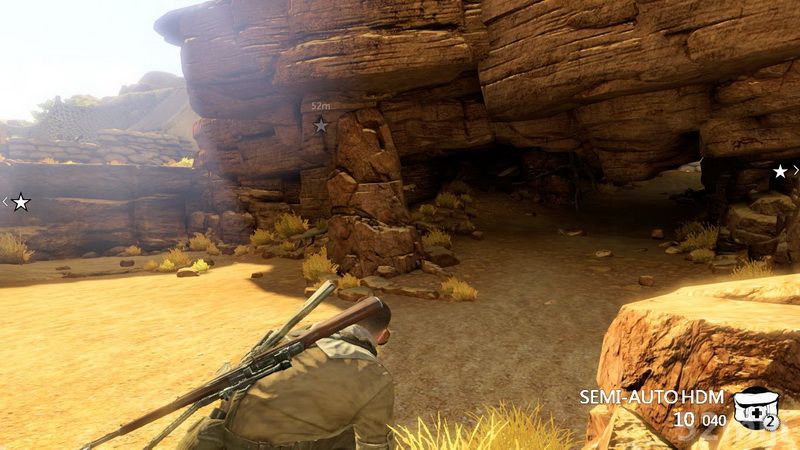Image resolution: width=800 pixels, height=450 pixels.
Task: Select the Semi-Auto HDM weapon label
Action: 652,396
